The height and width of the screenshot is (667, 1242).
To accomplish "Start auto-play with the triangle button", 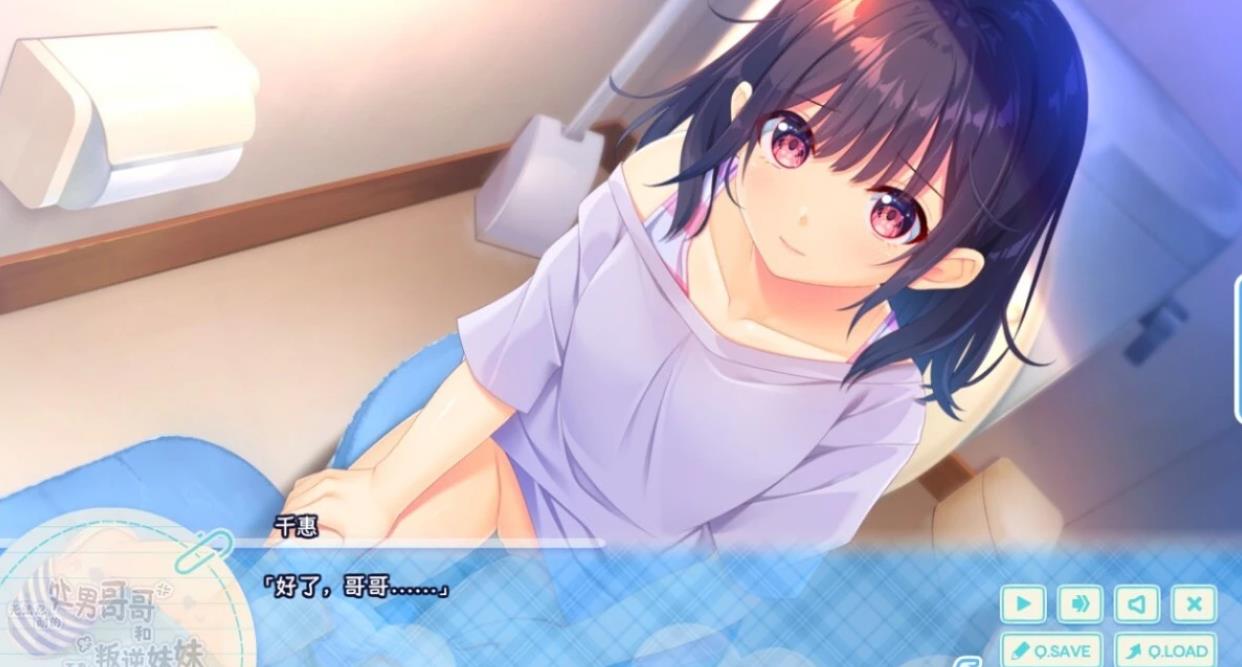I will (x=1023, y=604).
